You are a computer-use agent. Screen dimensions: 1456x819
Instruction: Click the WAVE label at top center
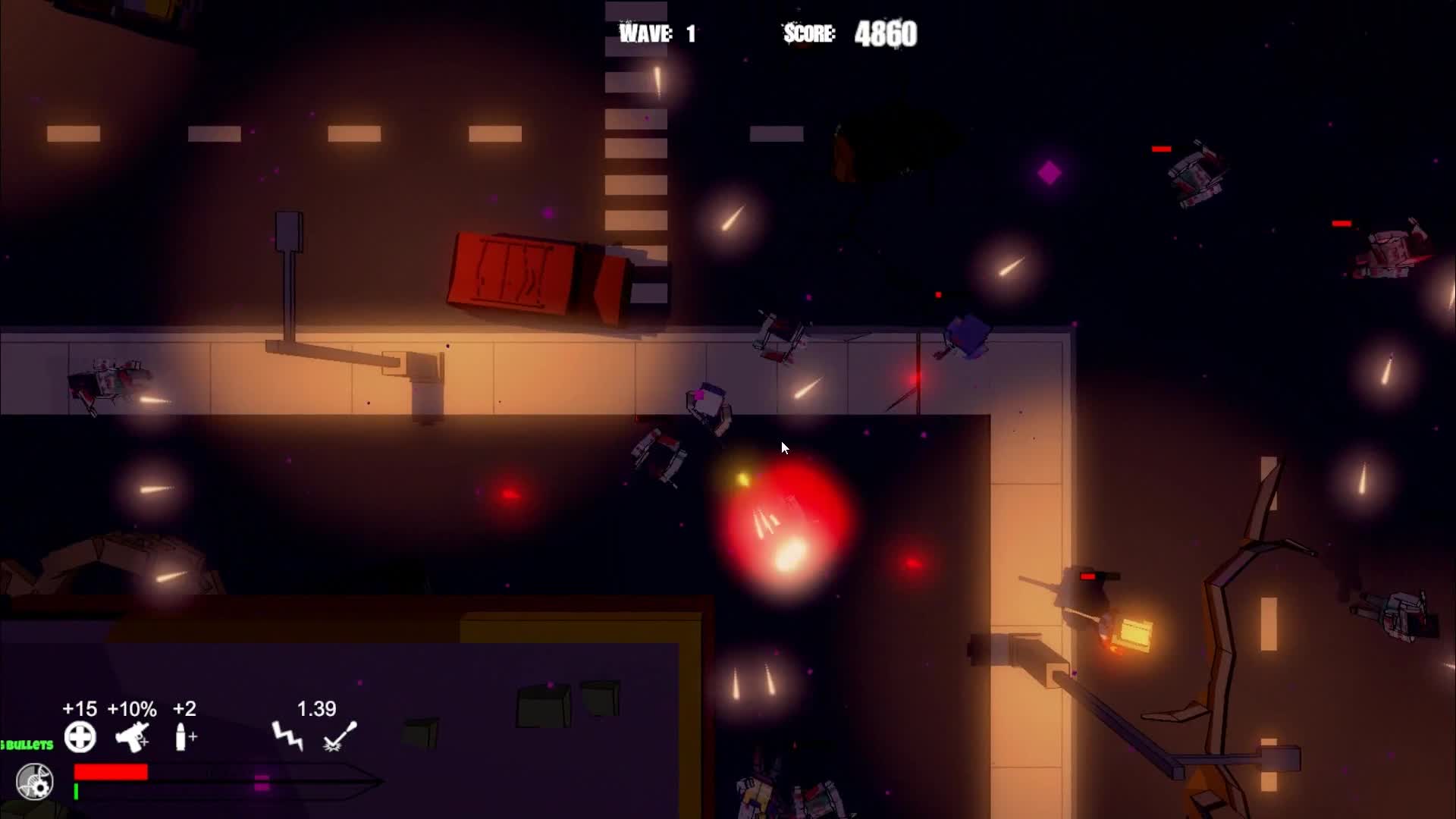click(643, 33)
